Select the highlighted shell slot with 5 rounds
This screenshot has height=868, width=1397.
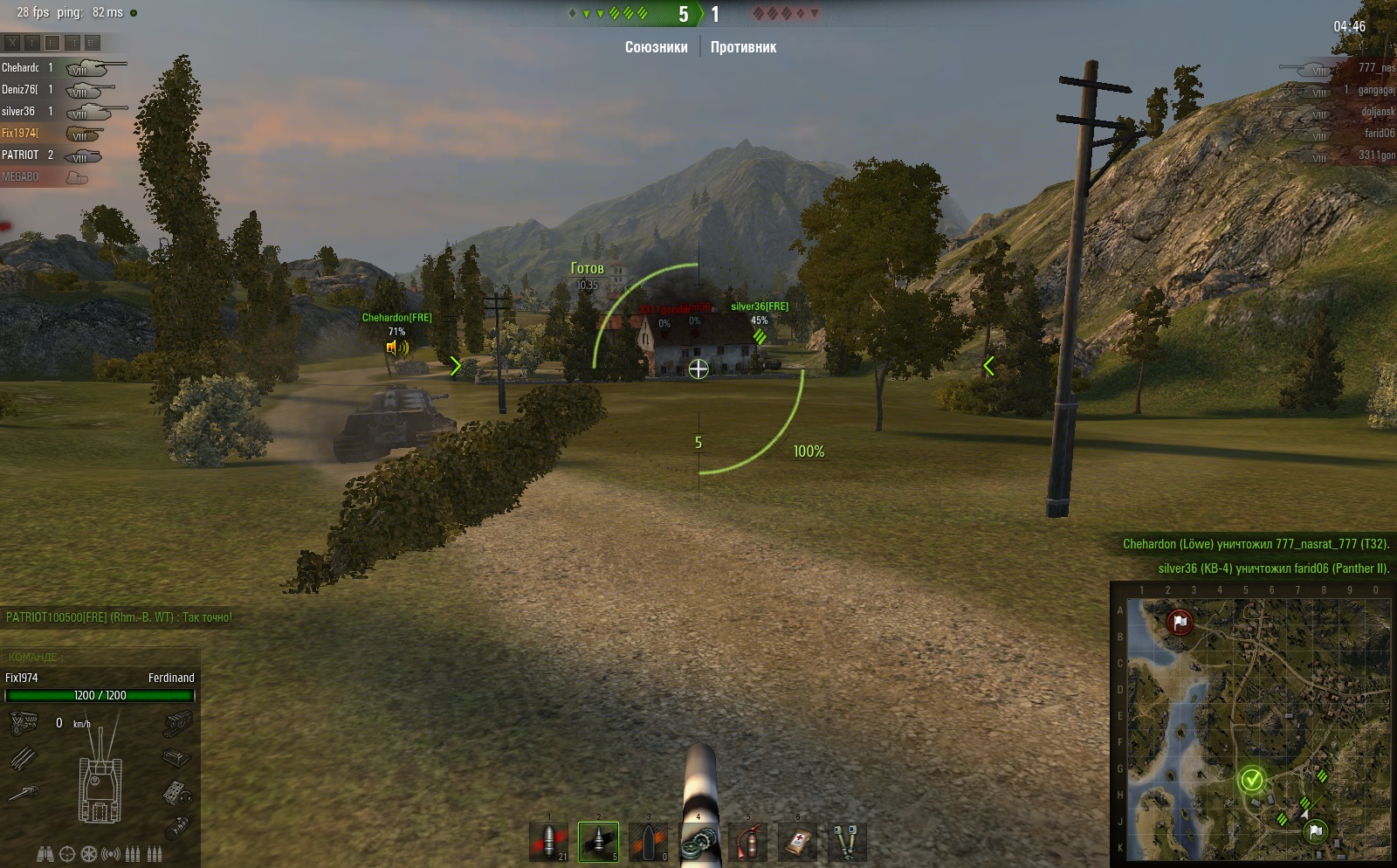click(x=598, y=842)
